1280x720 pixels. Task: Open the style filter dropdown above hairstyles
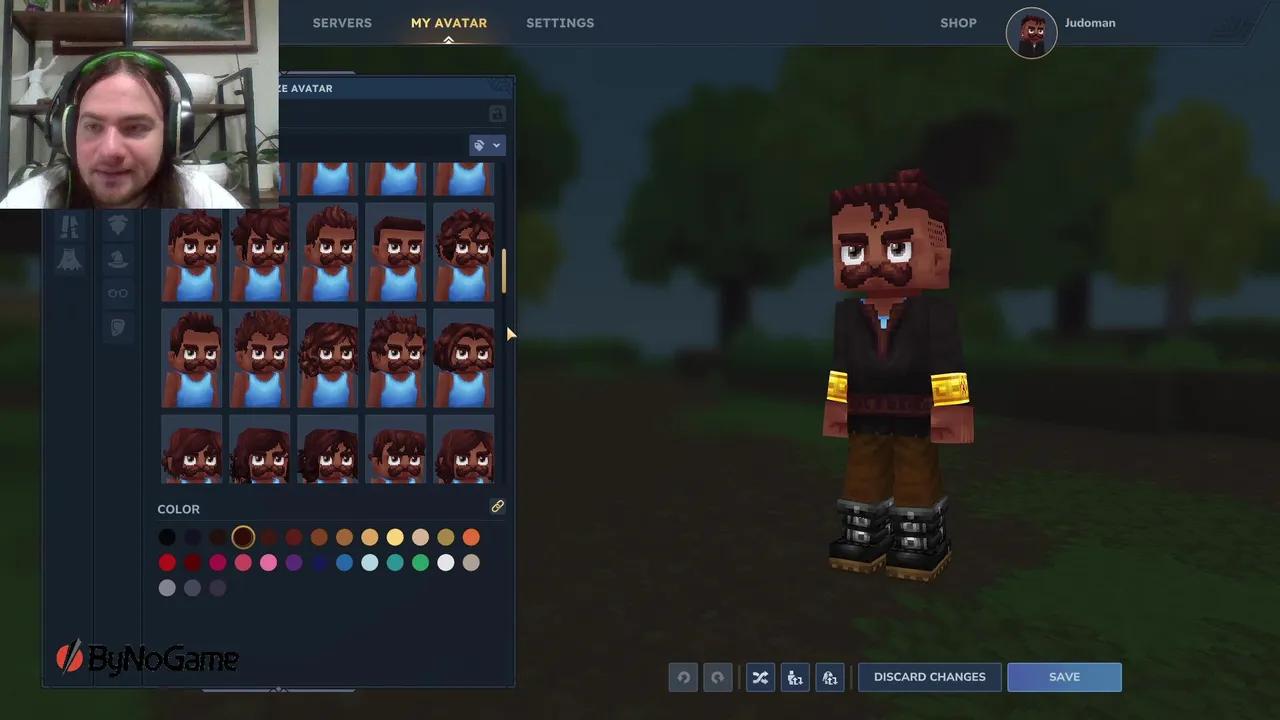click(x=487, y=145)
